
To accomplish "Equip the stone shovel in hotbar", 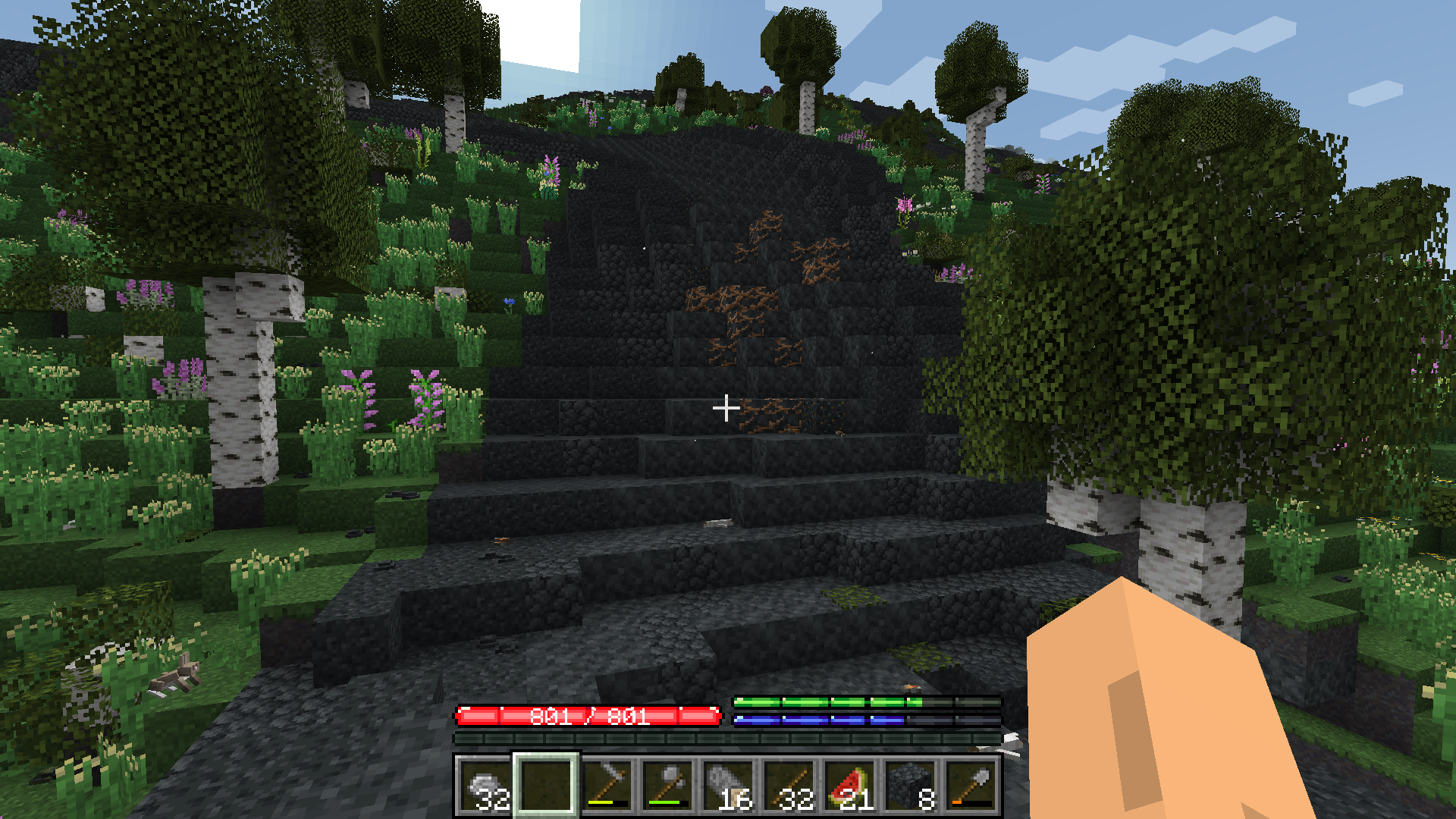I will pyautogui.click(x=971, y=785).
